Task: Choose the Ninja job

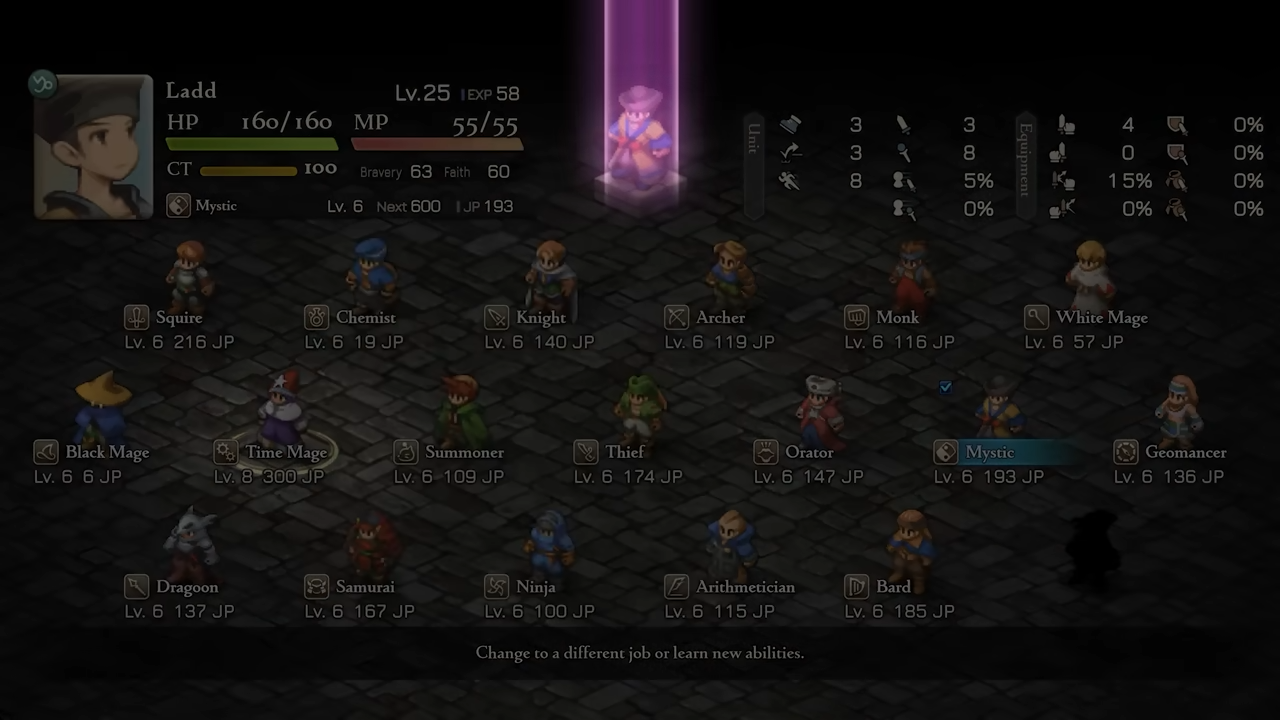Action: click(535, 587)
